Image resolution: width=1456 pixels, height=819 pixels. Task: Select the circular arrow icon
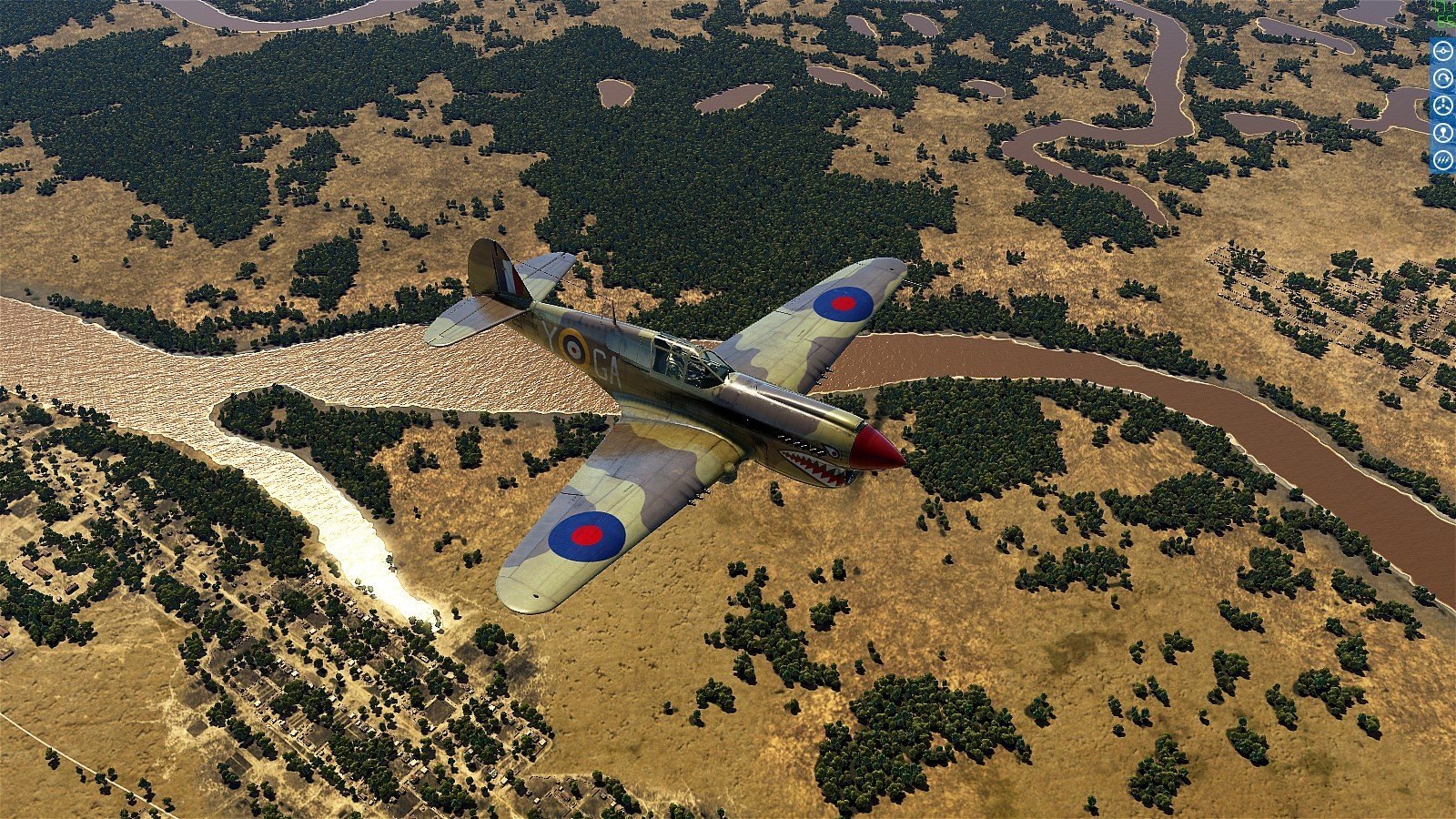1442,79
